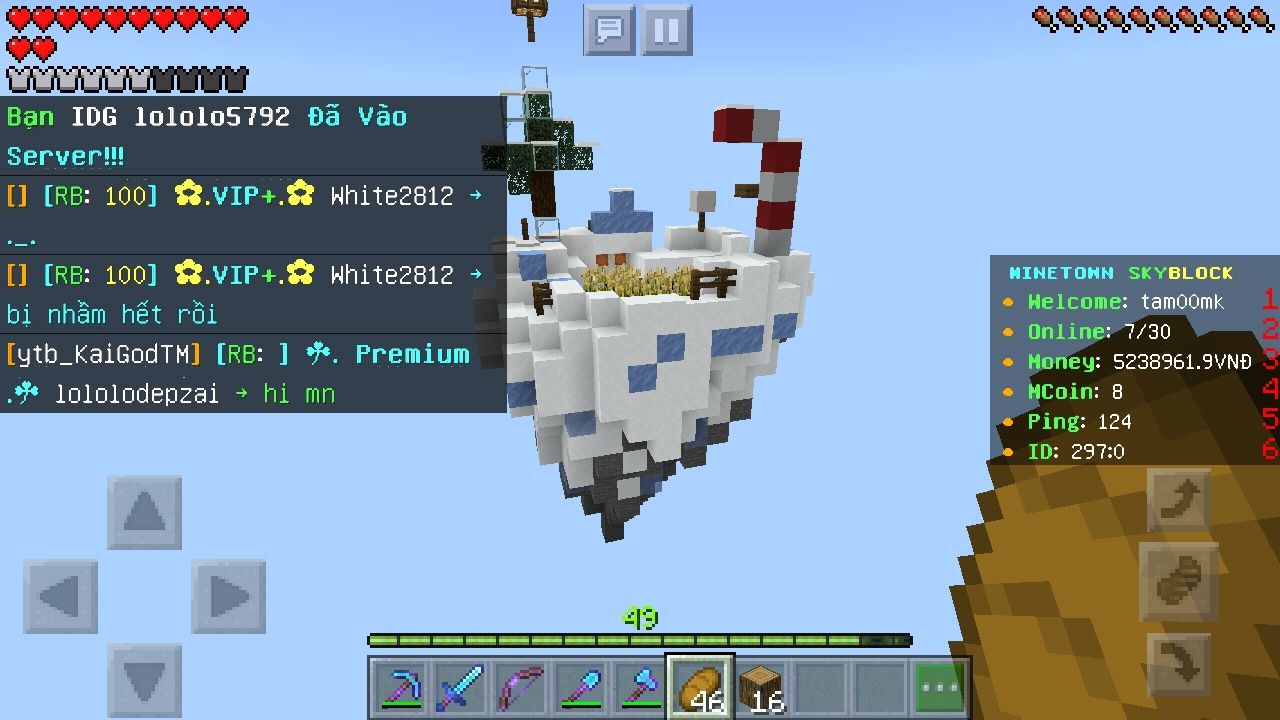This screenshot has height=720, width=1280.
Task: Equip the enchanted bow from the hotbar
Action: pyautogui.click(x=520, y=687)
